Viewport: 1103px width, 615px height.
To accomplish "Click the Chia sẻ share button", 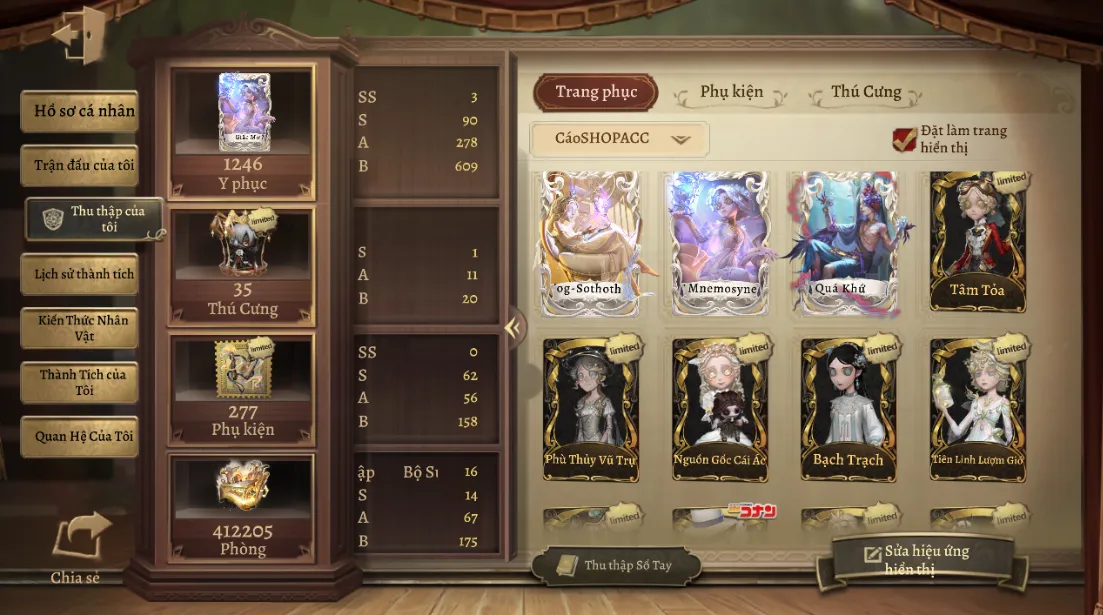I will (x=78, y=546).
